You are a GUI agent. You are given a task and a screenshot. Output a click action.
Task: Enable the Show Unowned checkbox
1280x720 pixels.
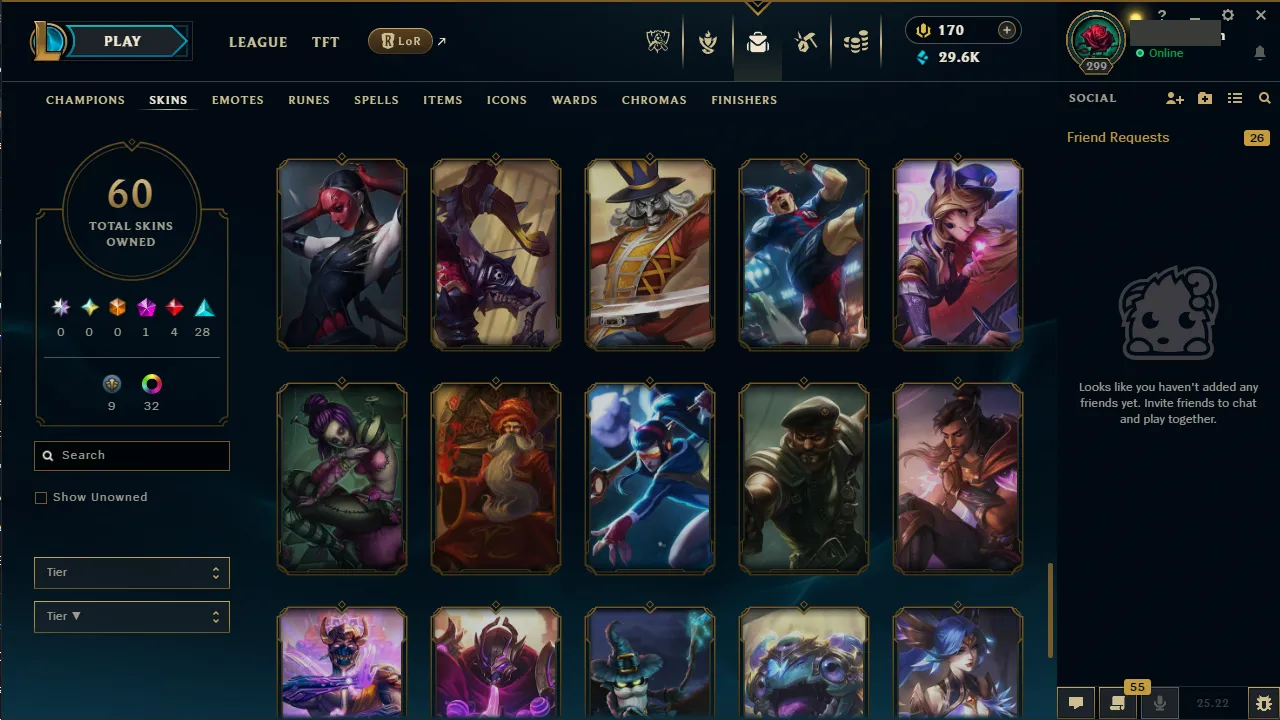(41, 497)
